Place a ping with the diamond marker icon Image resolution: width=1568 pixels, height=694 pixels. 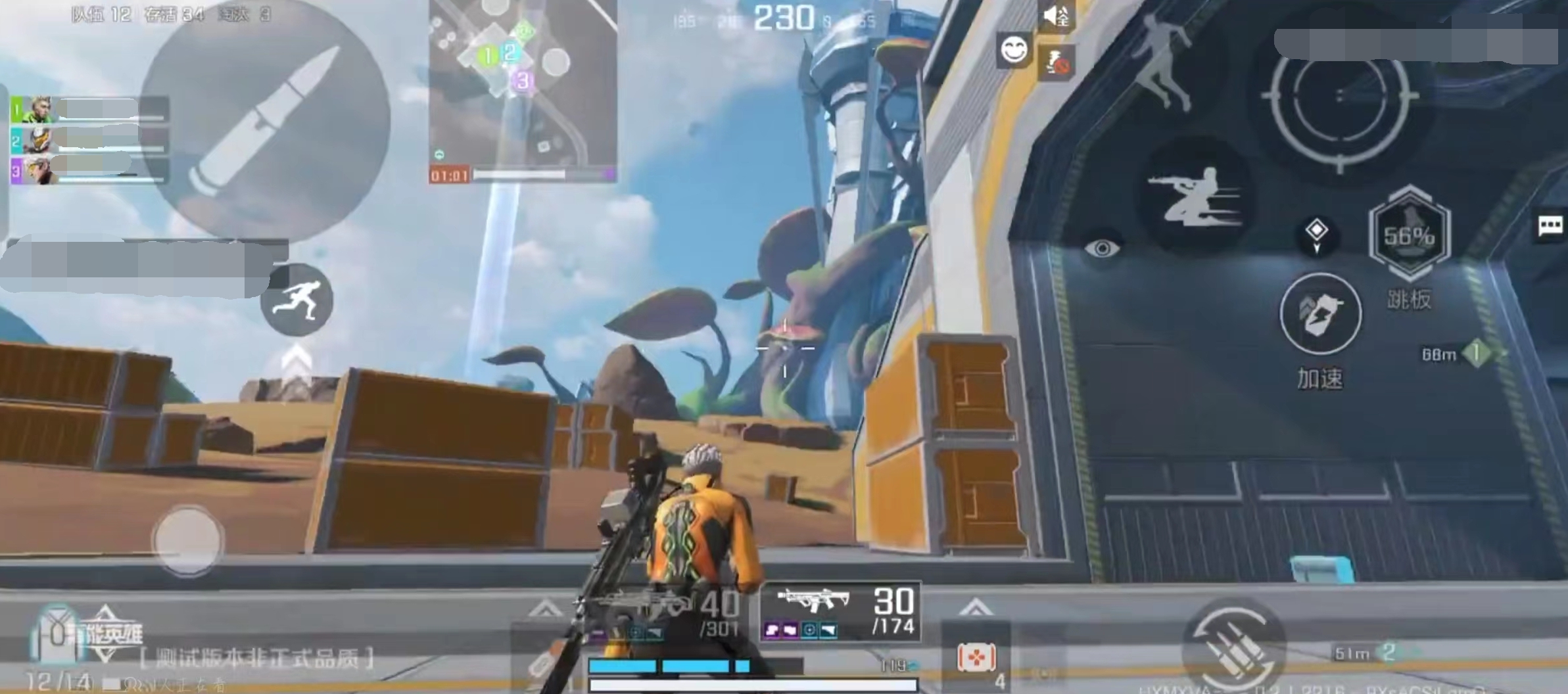(x=1316, y=234)
